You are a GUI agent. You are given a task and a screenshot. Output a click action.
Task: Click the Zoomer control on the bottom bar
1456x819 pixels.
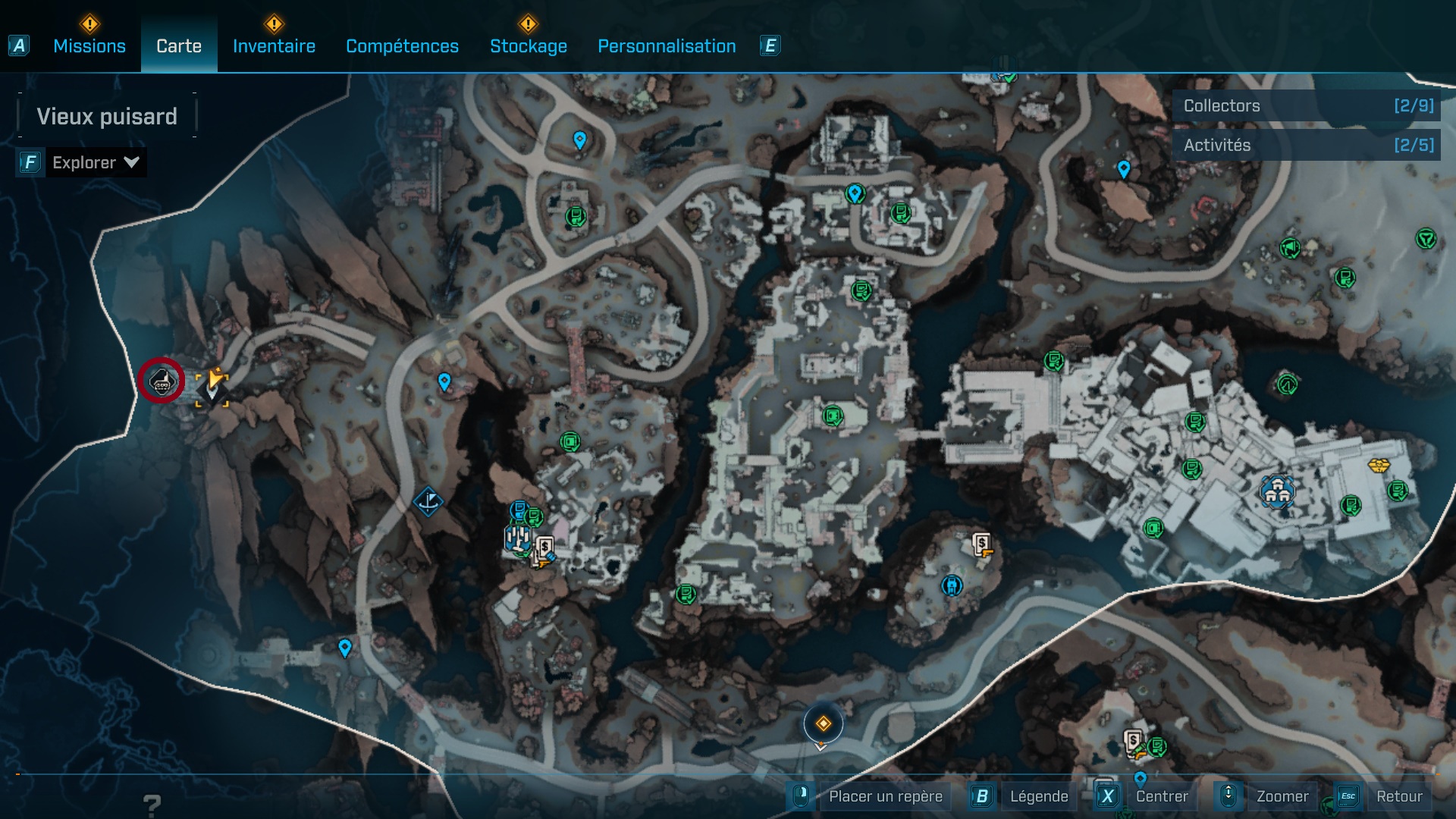[x=1283, y=796]
